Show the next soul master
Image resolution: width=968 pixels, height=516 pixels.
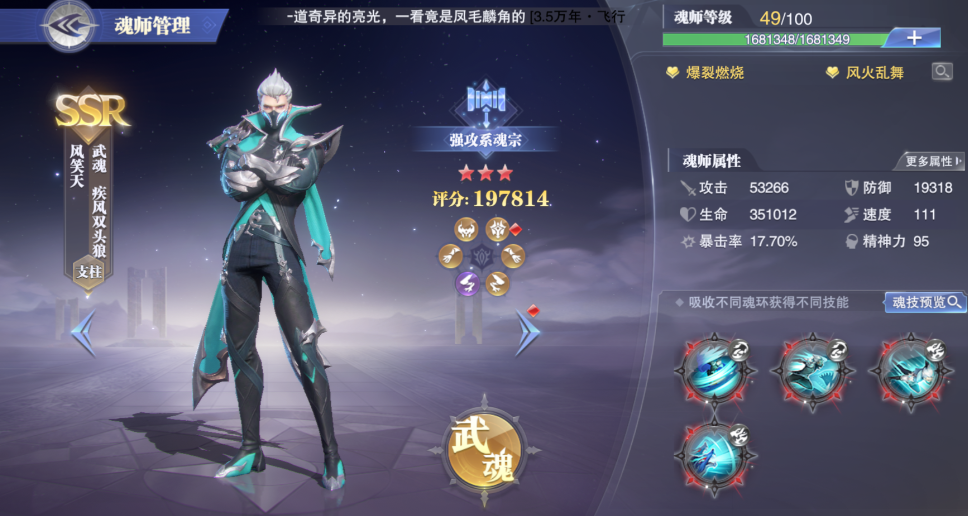tap(526, 333)
